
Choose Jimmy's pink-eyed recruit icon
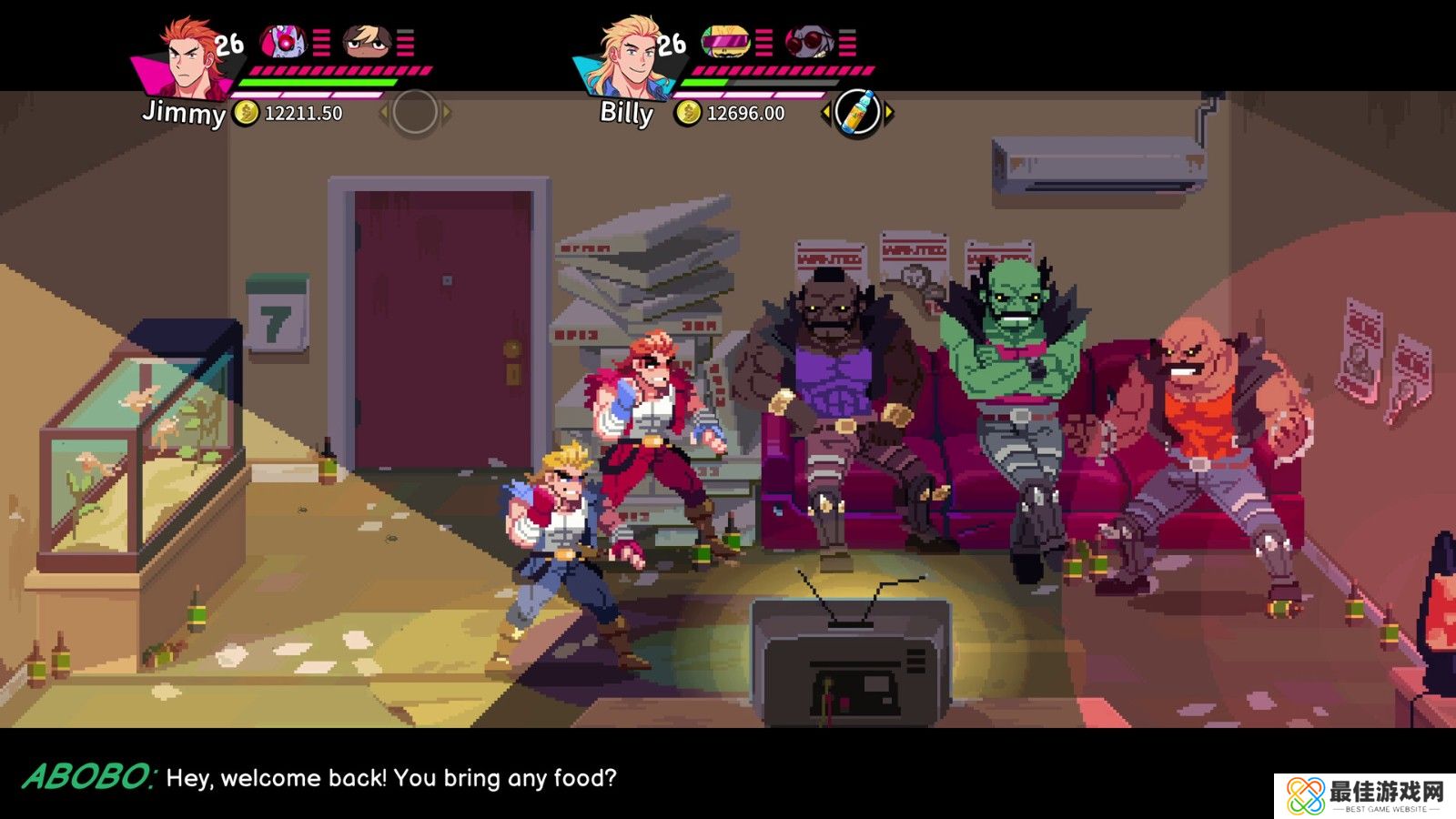[284, 42]
